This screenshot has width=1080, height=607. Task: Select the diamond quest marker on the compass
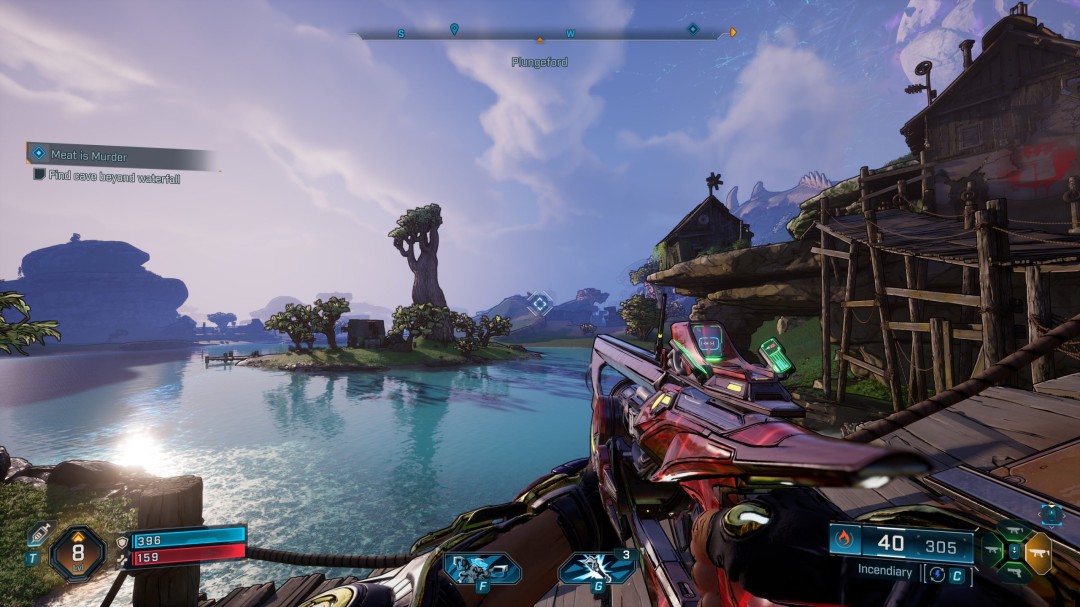692,29
